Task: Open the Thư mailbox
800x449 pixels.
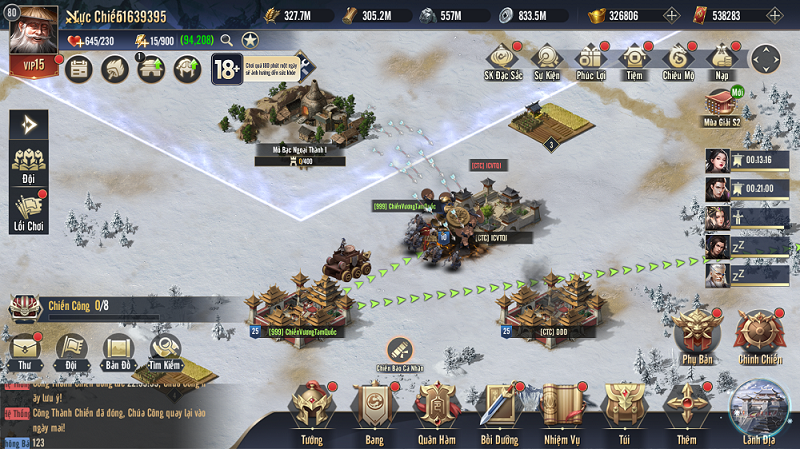Action: click(x=20, y=348)
